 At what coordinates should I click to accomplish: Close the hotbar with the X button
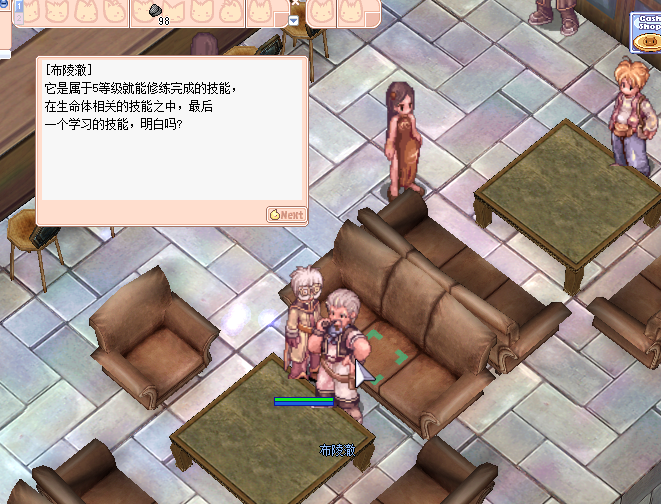pos(295,4)
